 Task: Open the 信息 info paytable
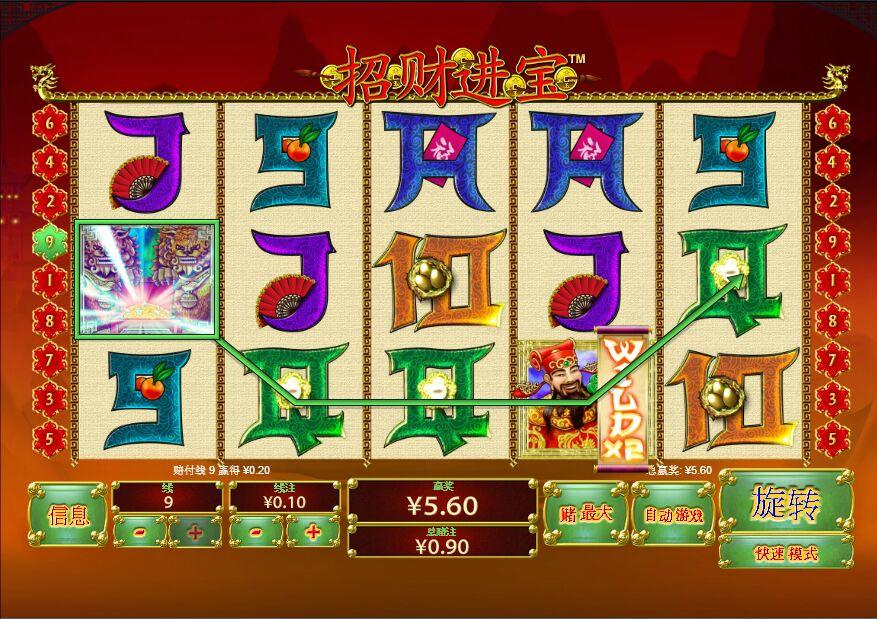tap(68, 514)
